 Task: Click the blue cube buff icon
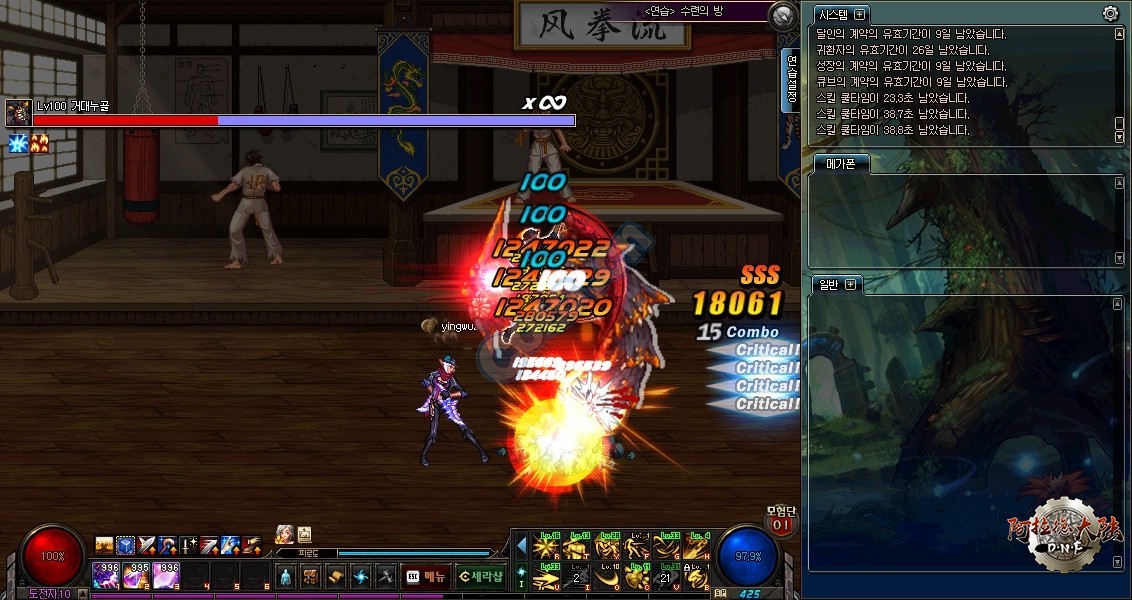[x=125, y=545]
